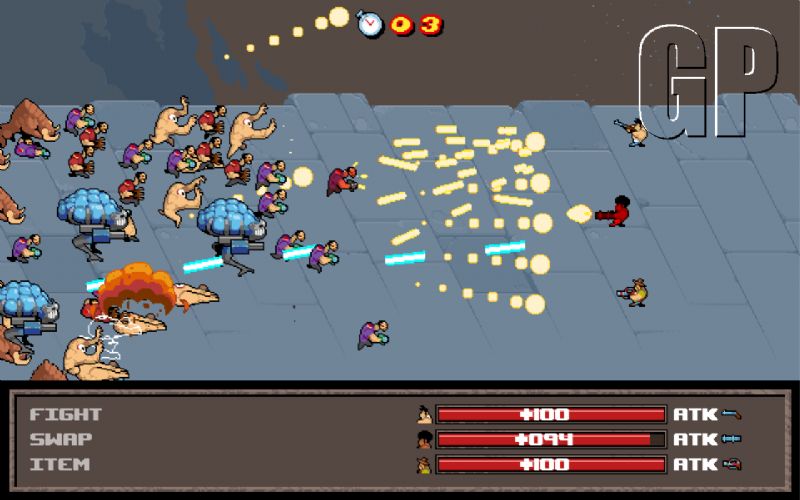This screenshot has height=500, width=800.
Task: Choose the hat-wearing party member portrait
Action: point(425,464)
